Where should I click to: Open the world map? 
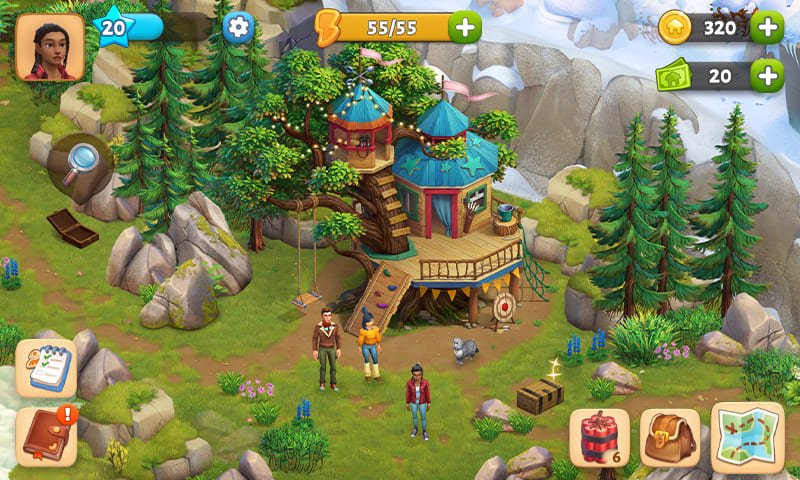[x=747, y=438]
